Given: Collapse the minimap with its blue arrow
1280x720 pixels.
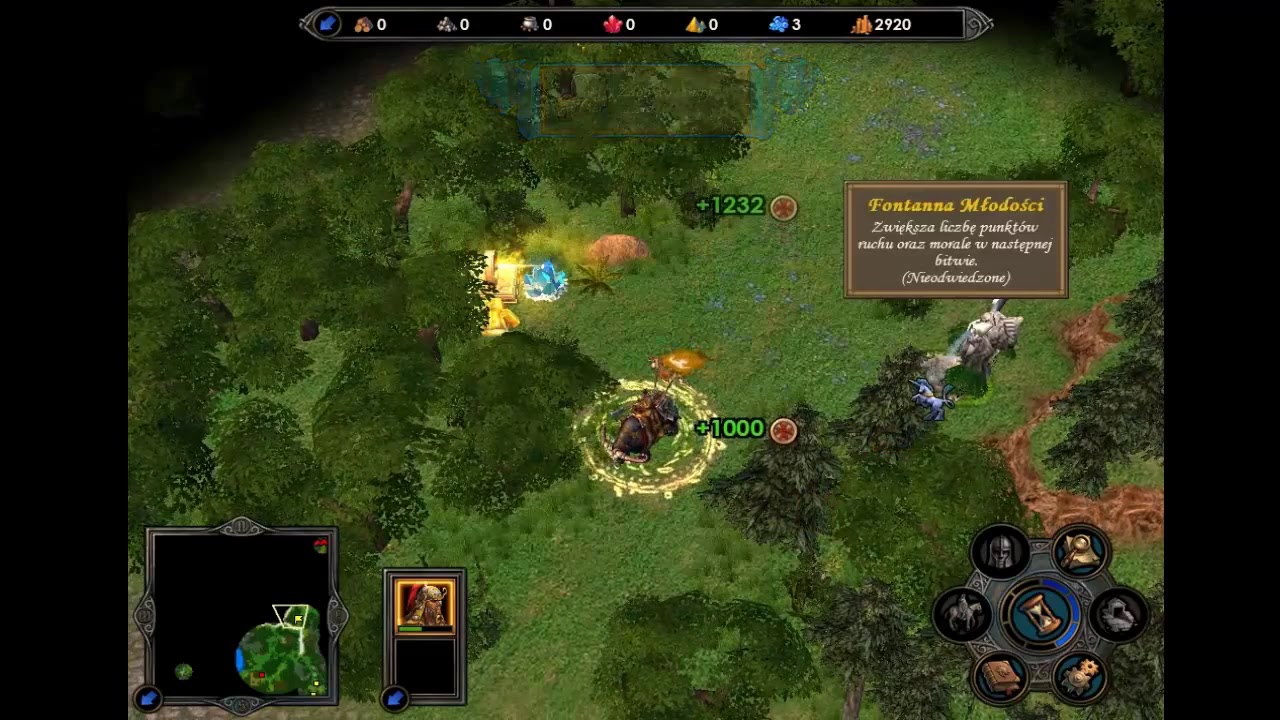Looking at the screenshot, I should pyautogui.click(x=148, y=698).
